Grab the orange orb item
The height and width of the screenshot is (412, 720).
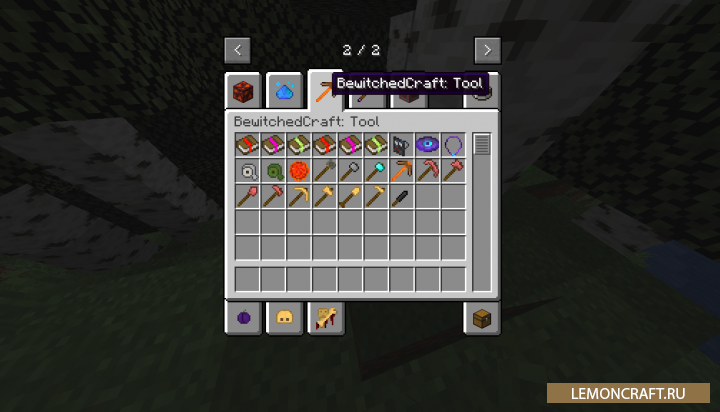299,171
